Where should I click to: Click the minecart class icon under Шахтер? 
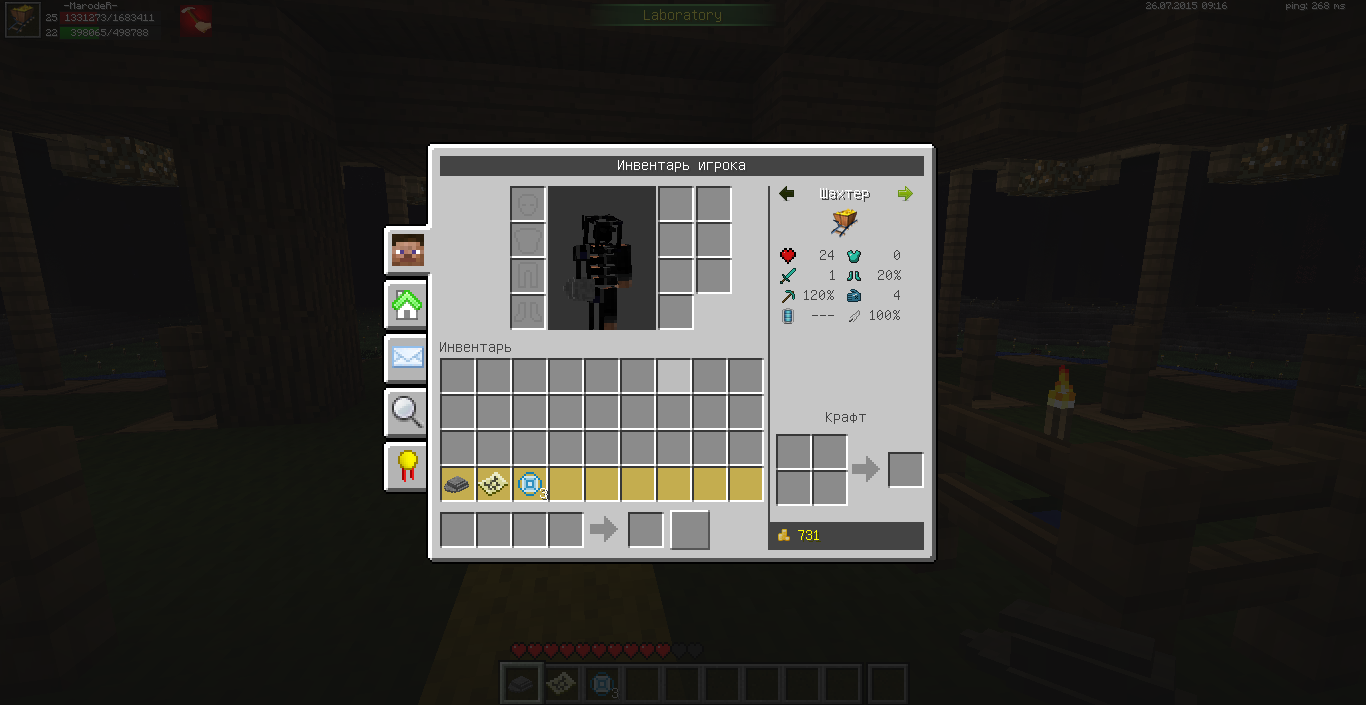(845, 222)
